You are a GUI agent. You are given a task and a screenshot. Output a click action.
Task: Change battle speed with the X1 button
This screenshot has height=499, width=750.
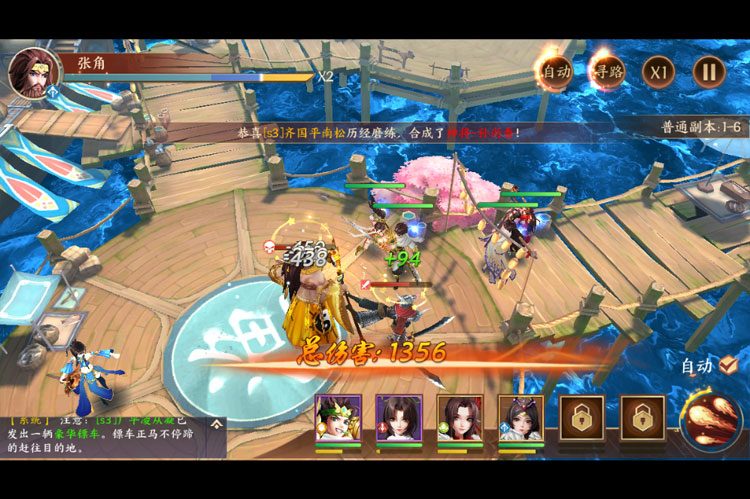point(657,71)
